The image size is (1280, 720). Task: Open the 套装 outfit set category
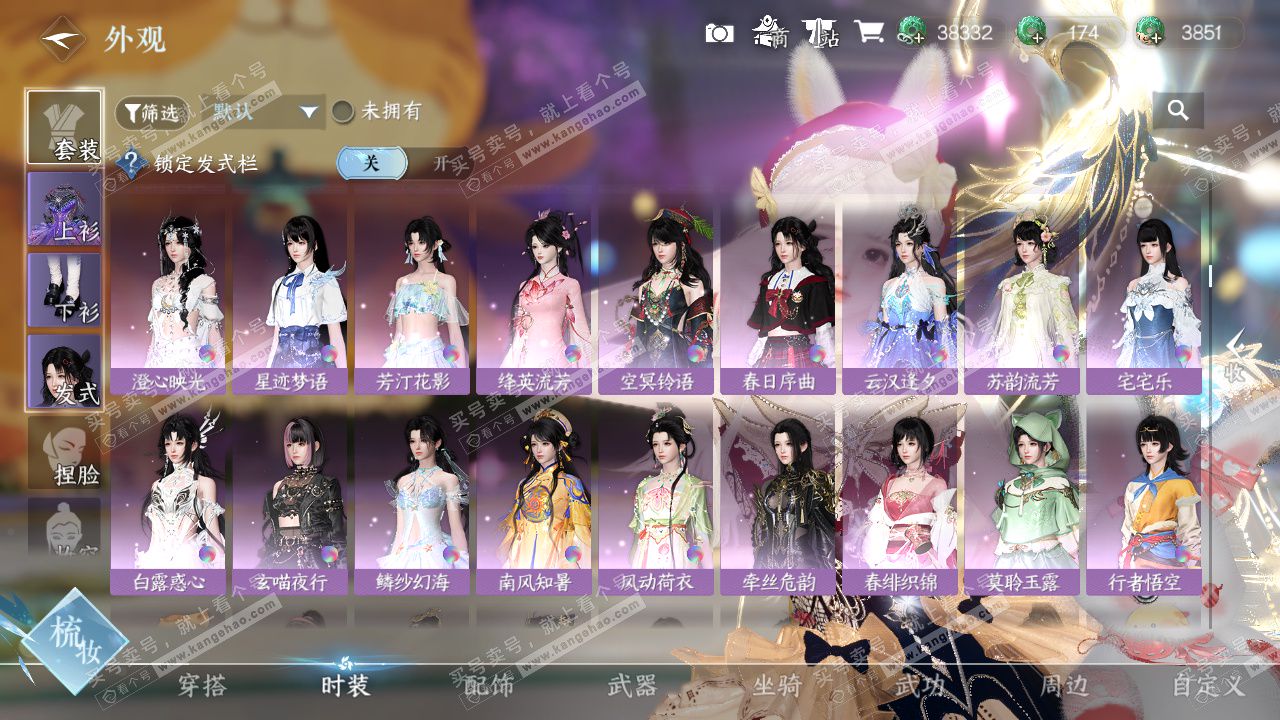pyautogui.click(x=64, y=127)
